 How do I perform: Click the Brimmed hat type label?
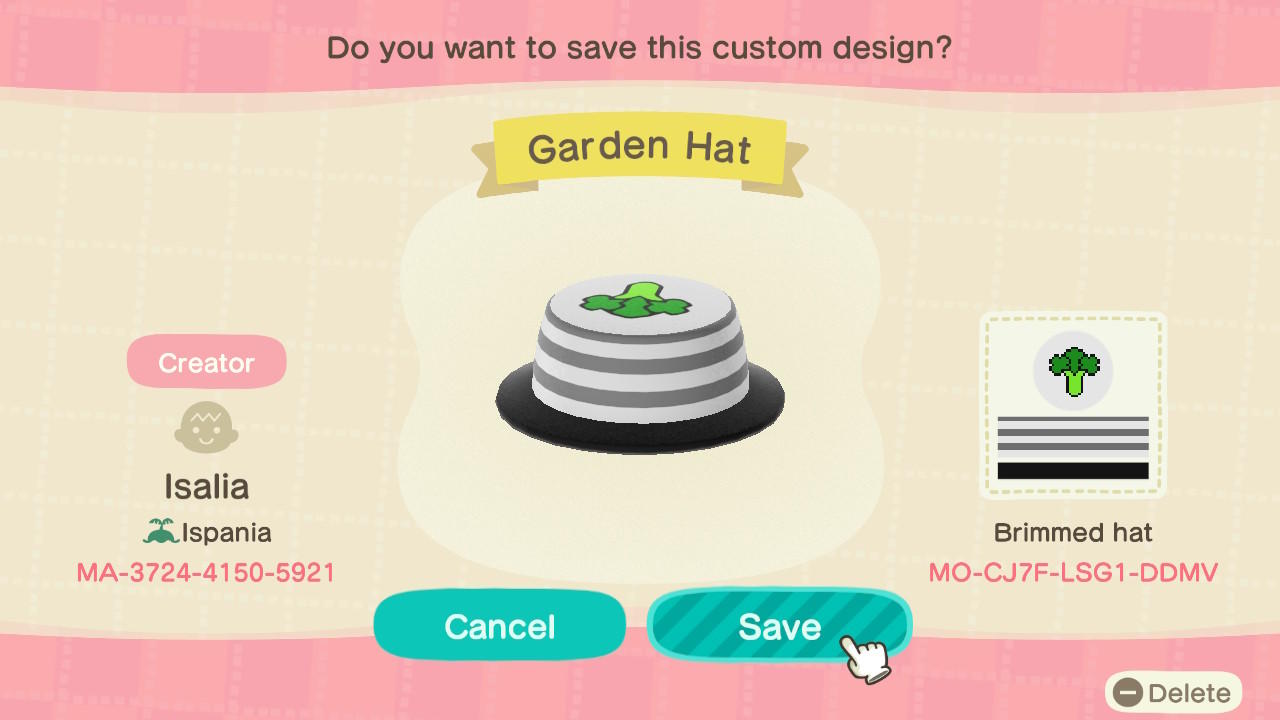pyautogui.click(x=1072, y=533)
